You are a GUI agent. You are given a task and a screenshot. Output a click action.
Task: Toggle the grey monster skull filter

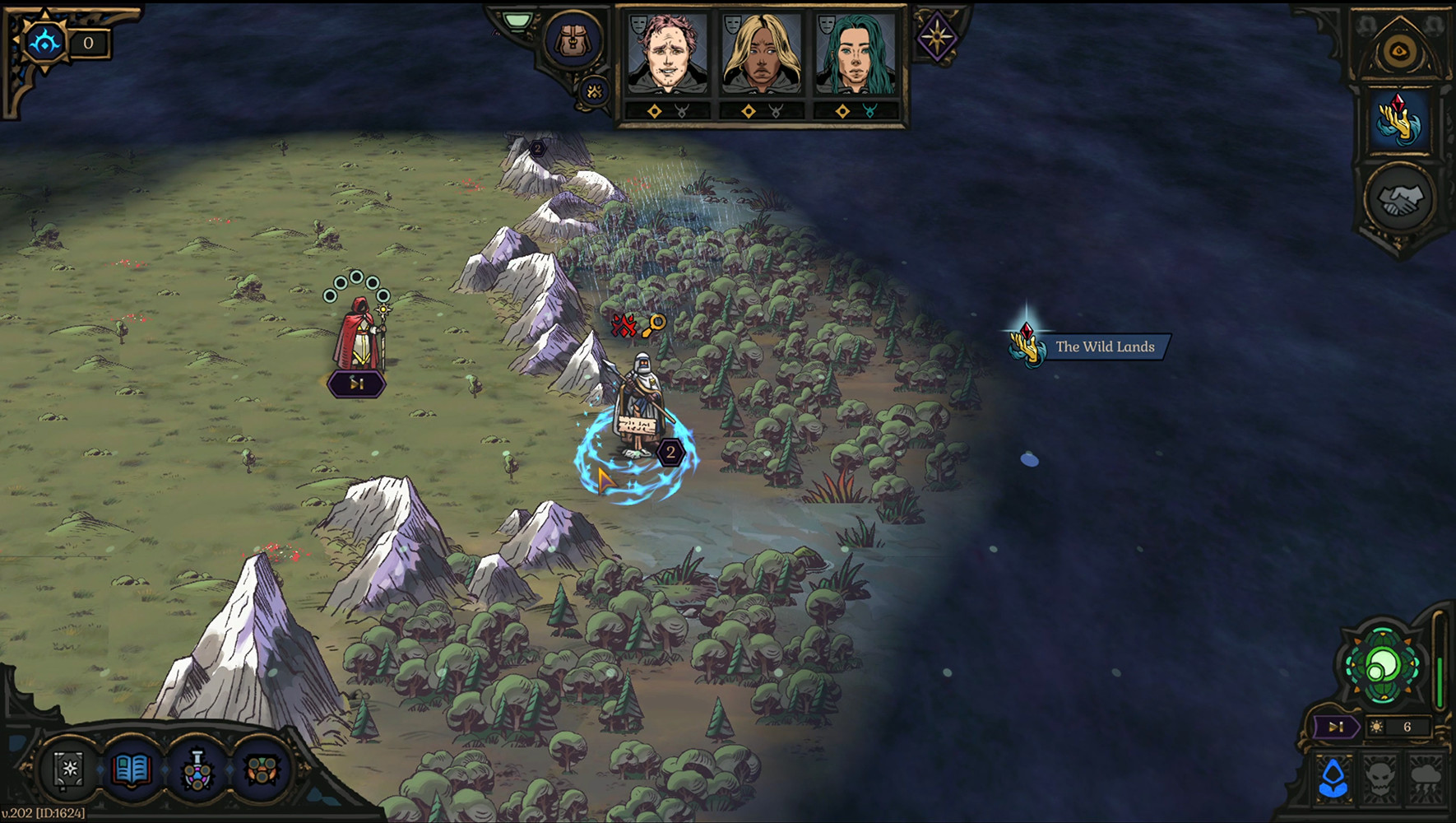(1380, 778)
